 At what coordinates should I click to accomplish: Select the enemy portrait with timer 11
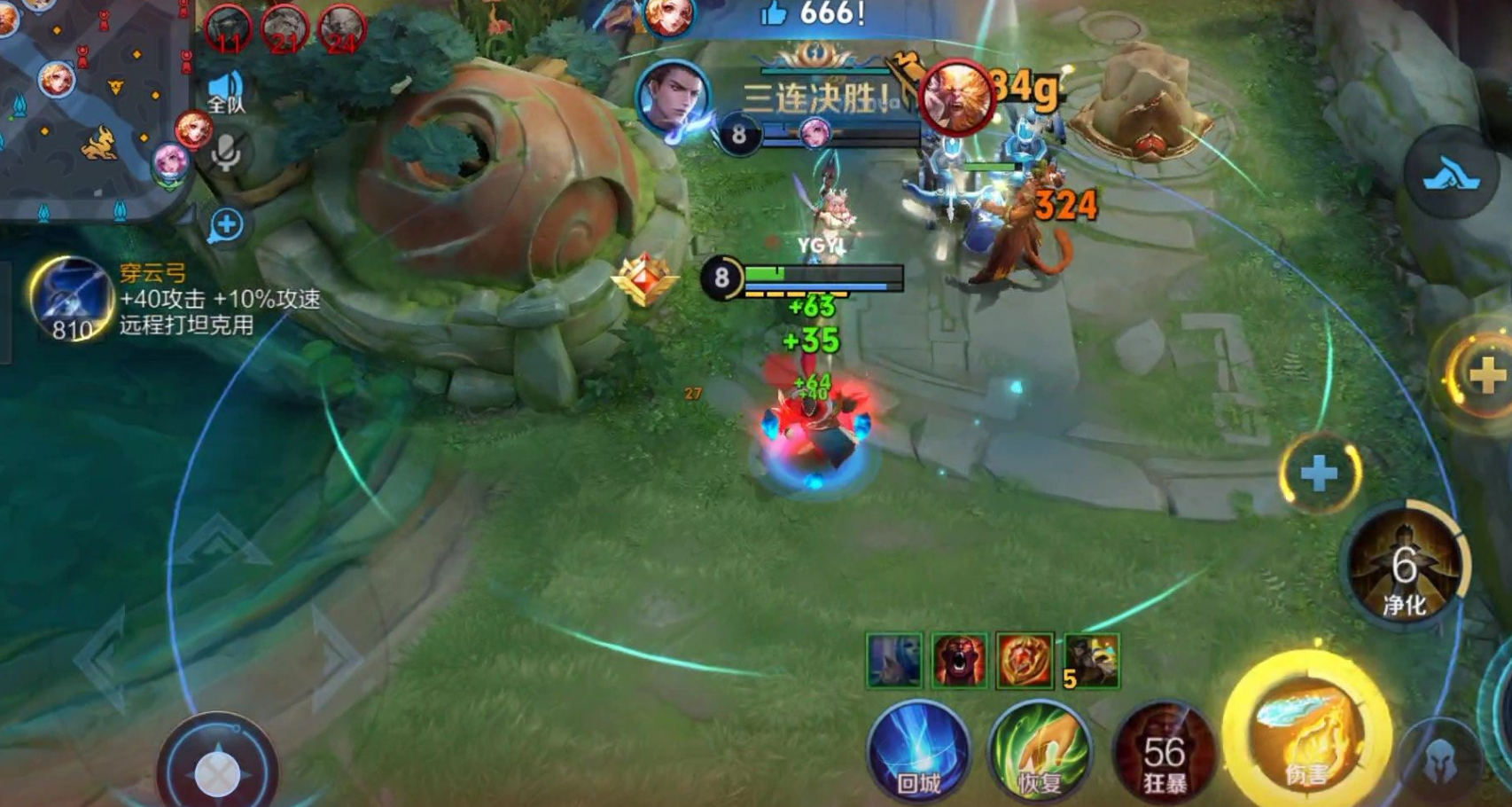click(227, 28)
